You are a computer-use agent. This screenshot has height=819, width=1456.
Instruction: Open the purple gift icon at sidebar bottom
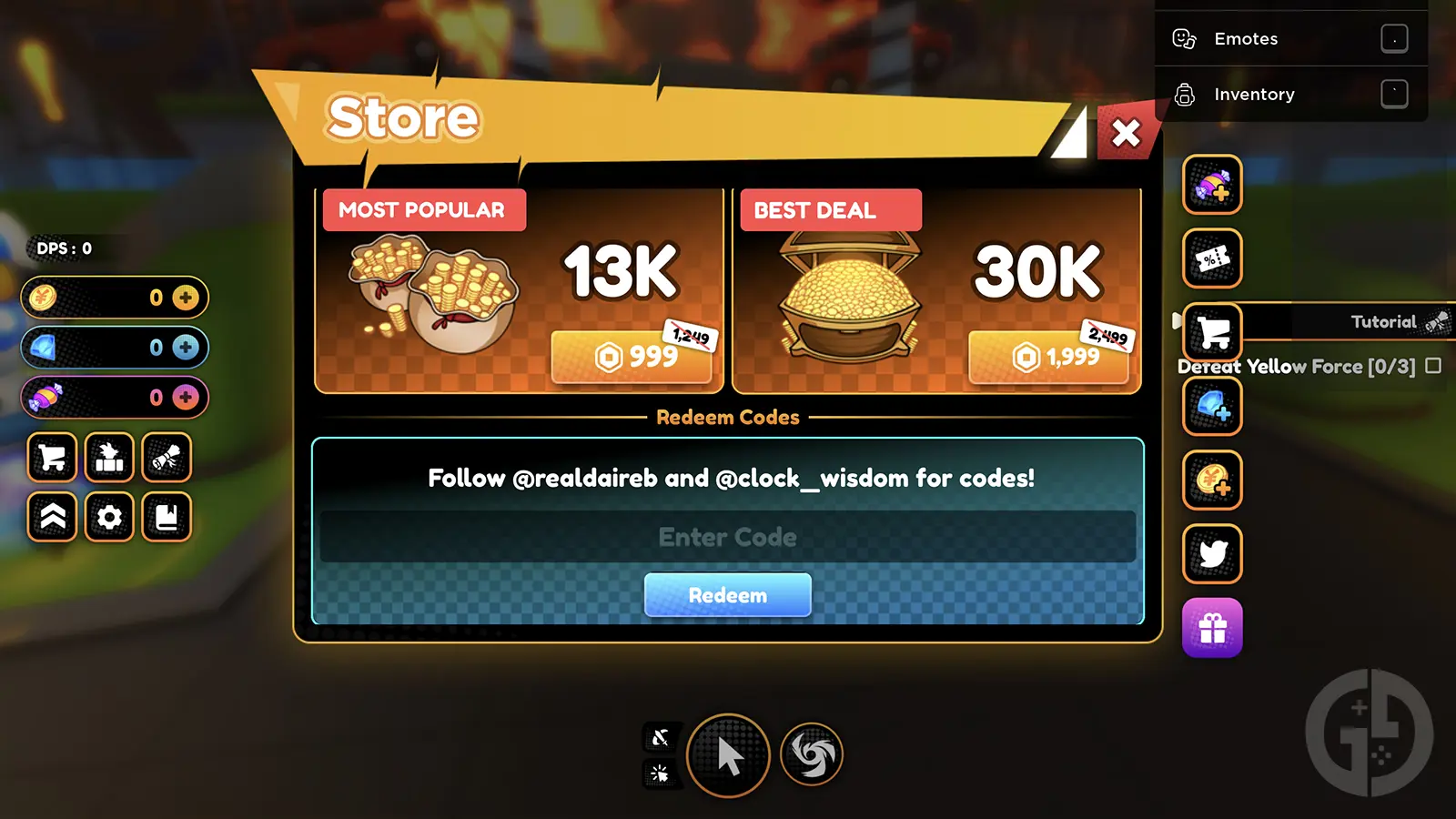click(x=1211, y=628)
